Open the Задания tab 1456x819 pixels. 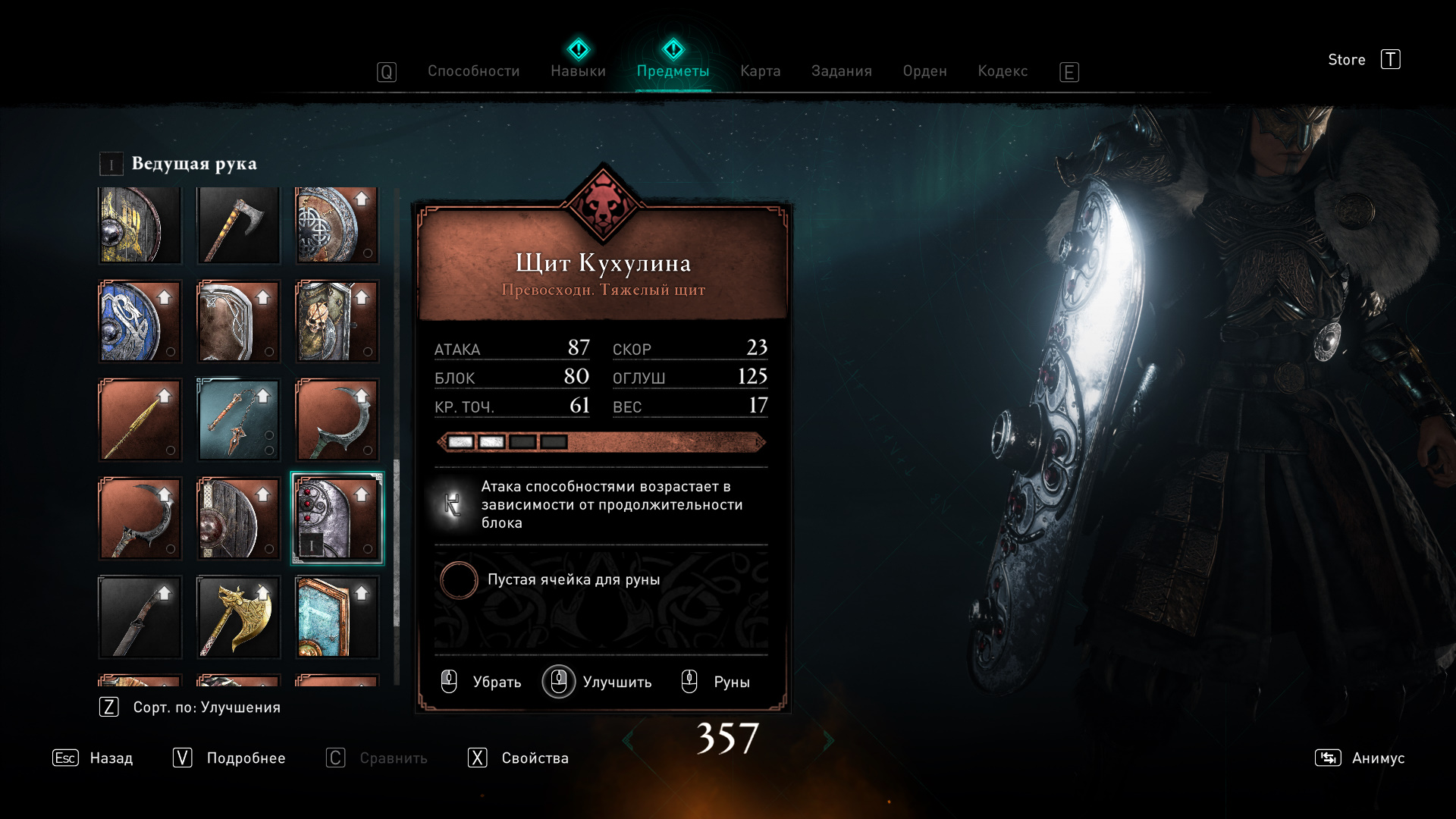click(x=841, y=71)
